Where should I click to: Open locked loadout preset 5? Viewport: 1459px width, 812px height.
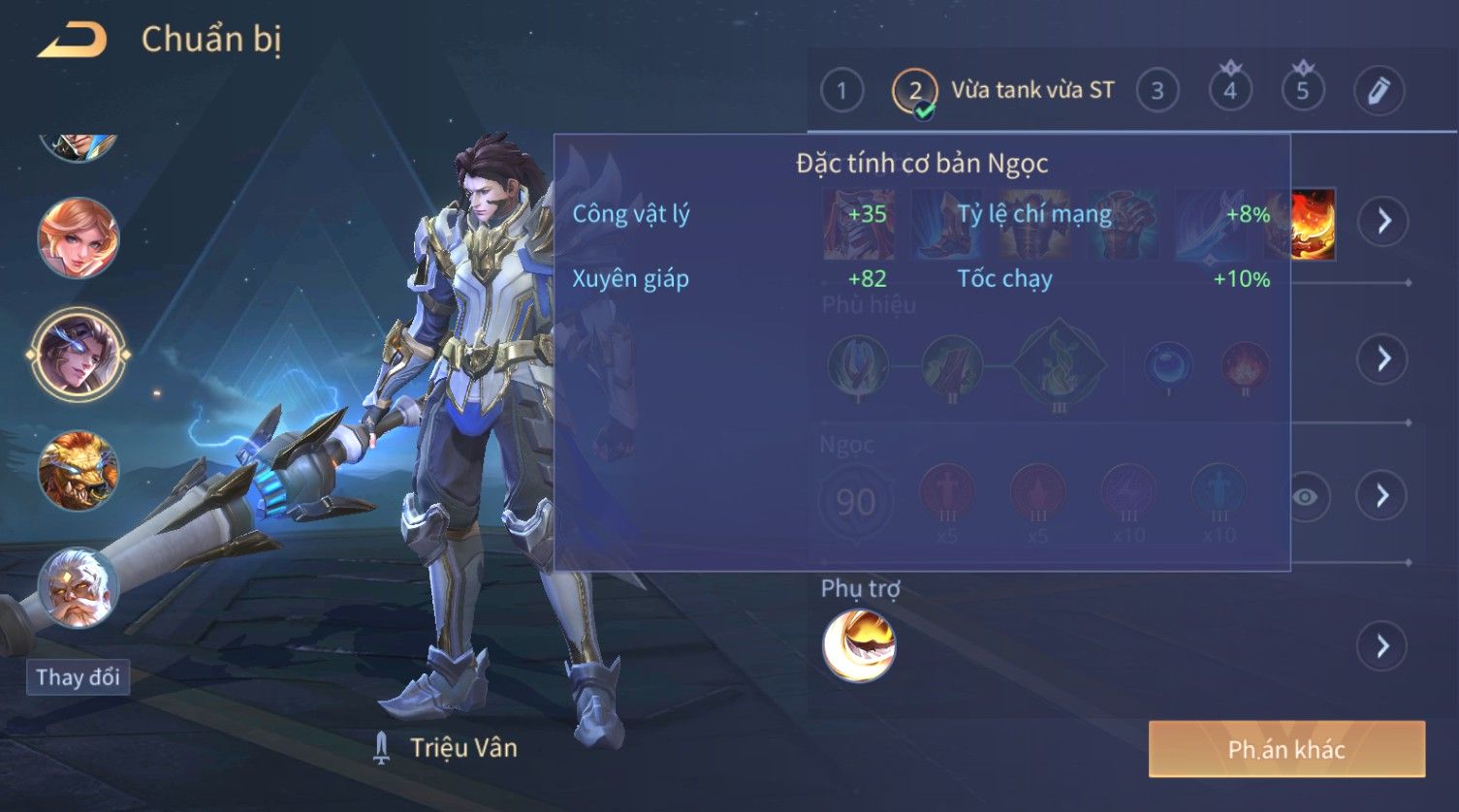click(1303, 91)
